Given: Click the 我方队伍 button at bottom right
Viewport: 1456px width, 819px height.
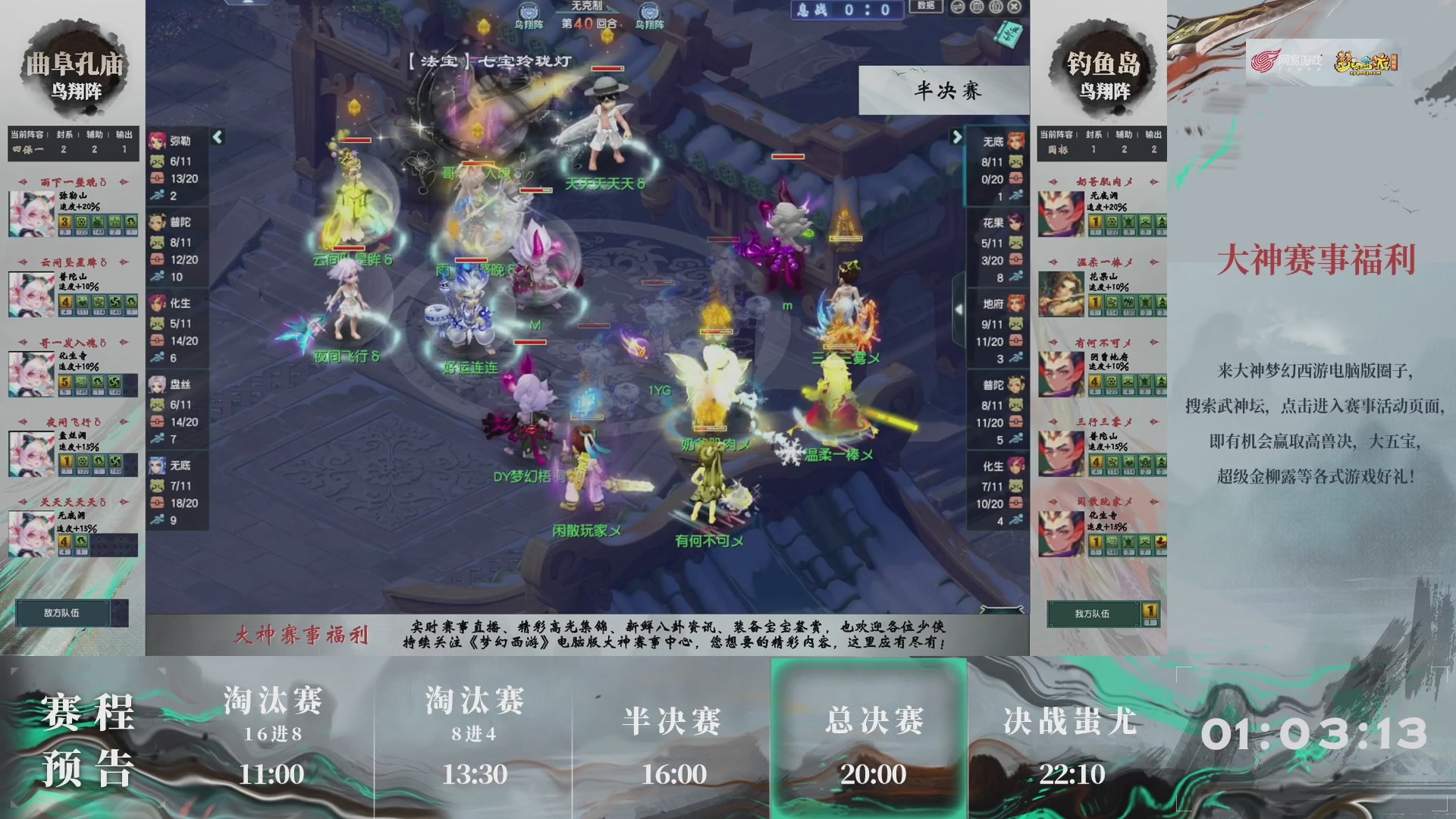Looking at the screenshot, I should click(x=1094, y=613).
